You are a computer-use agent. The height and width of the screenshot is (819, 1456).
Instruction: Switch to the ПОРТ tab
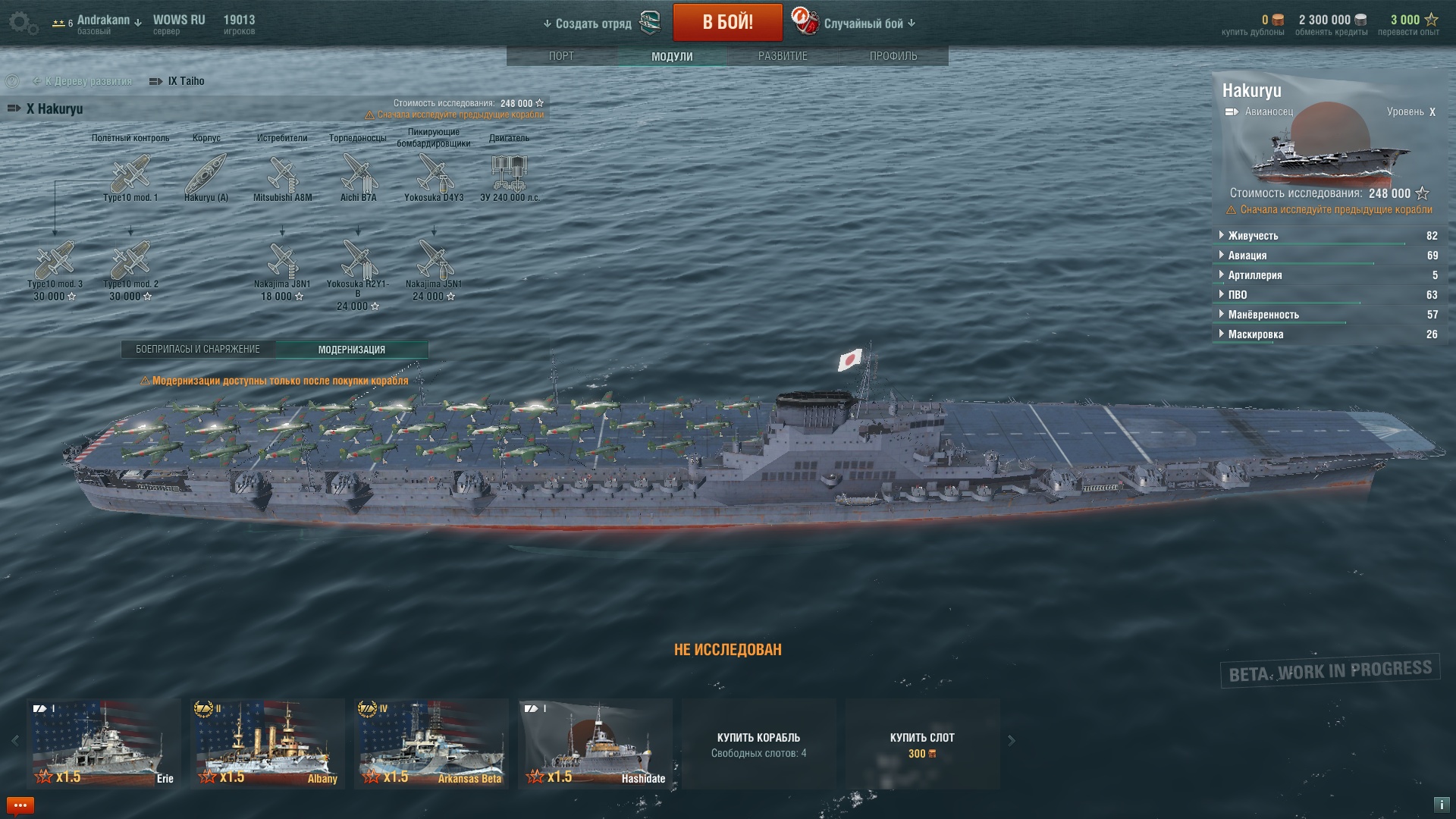point(561,56)
